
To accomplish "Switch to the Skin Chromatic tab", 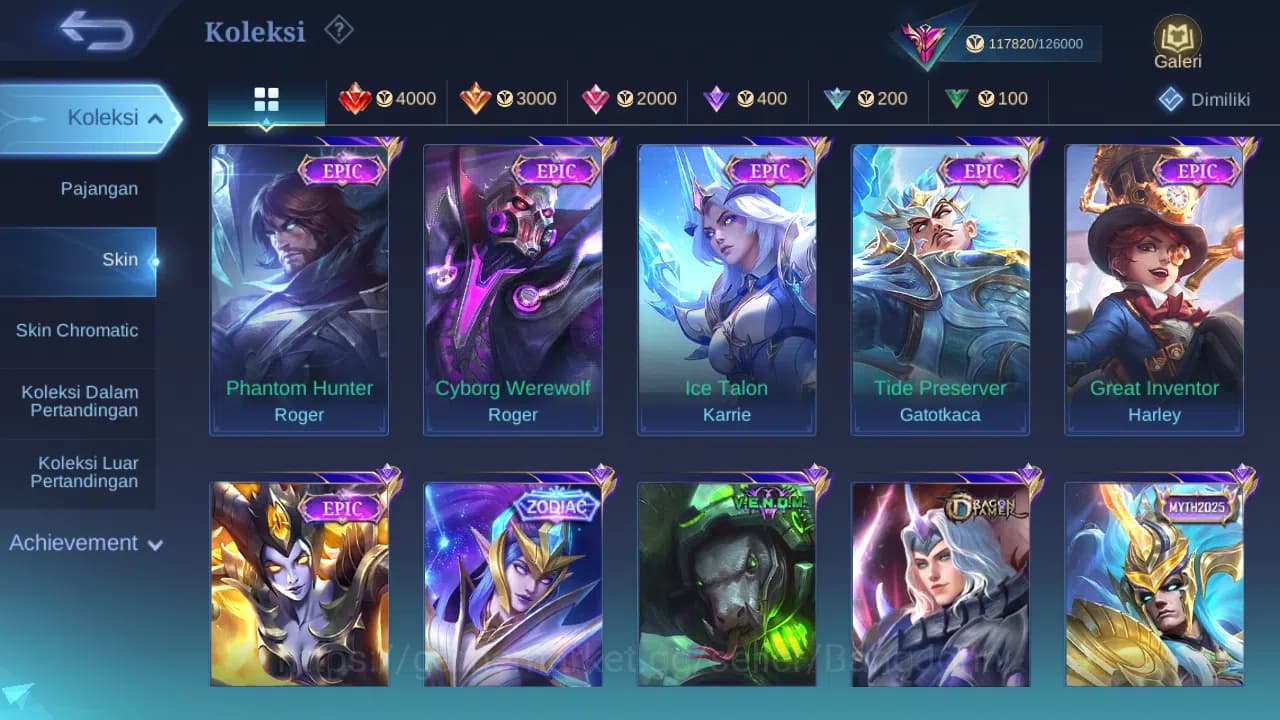I will click(76, 330).
